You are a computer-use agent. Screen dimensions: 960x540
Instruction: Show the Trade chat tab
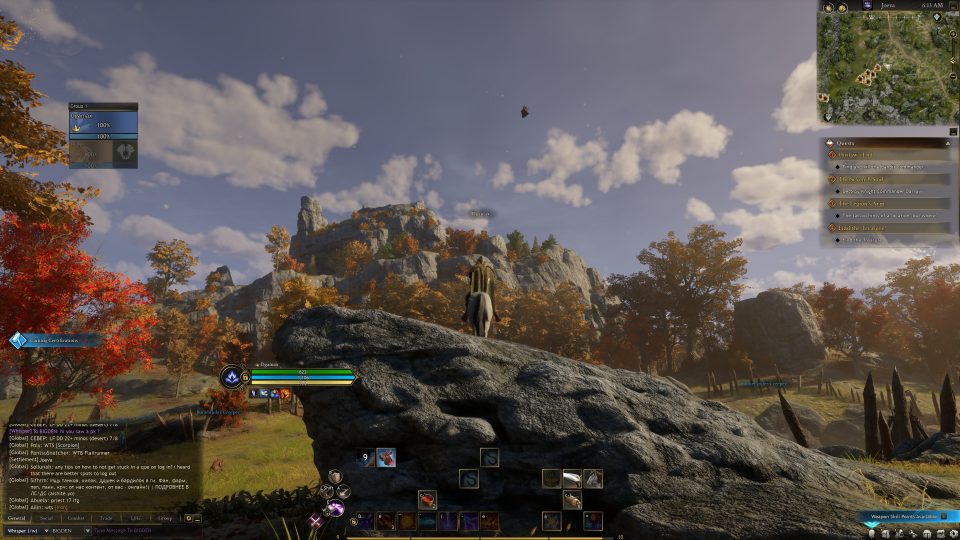(106, 518)
